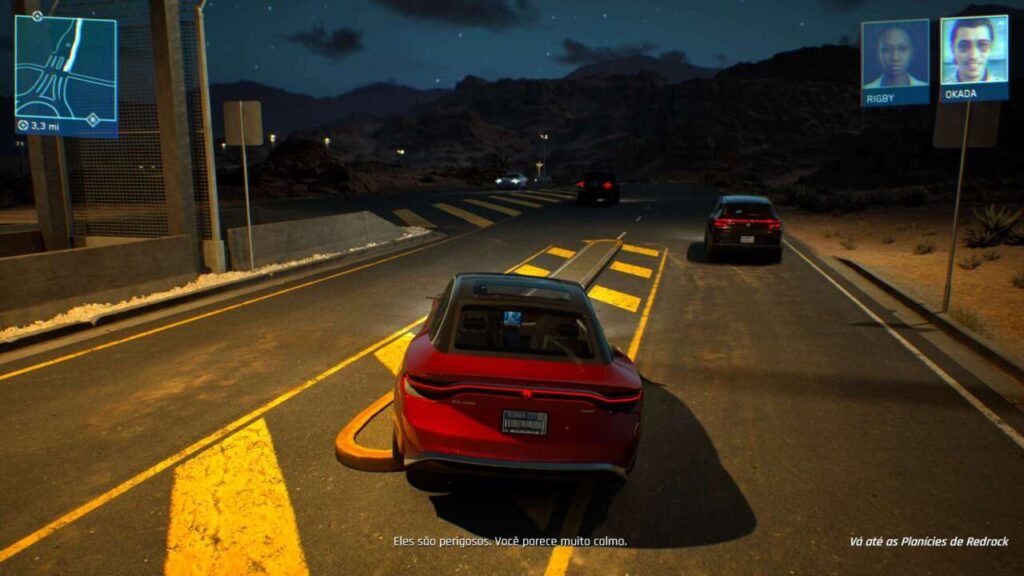The width and height of the screenshot is (1024, 576).
Task: Open the minimap in the corner
Action: pos(66,72)
